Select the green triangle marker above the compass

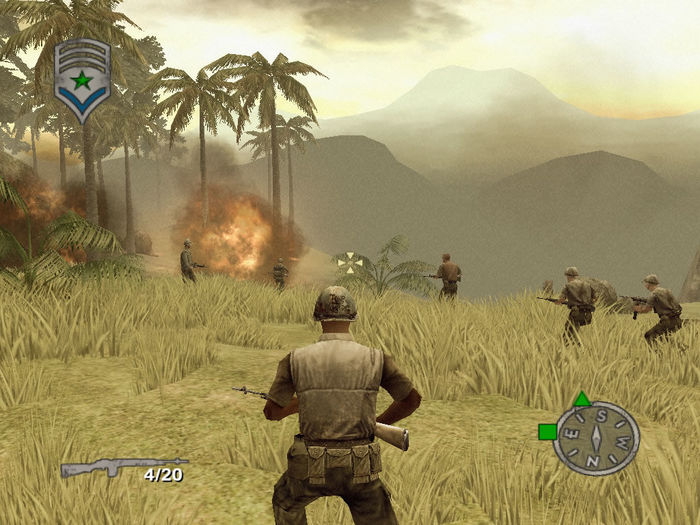582,399
